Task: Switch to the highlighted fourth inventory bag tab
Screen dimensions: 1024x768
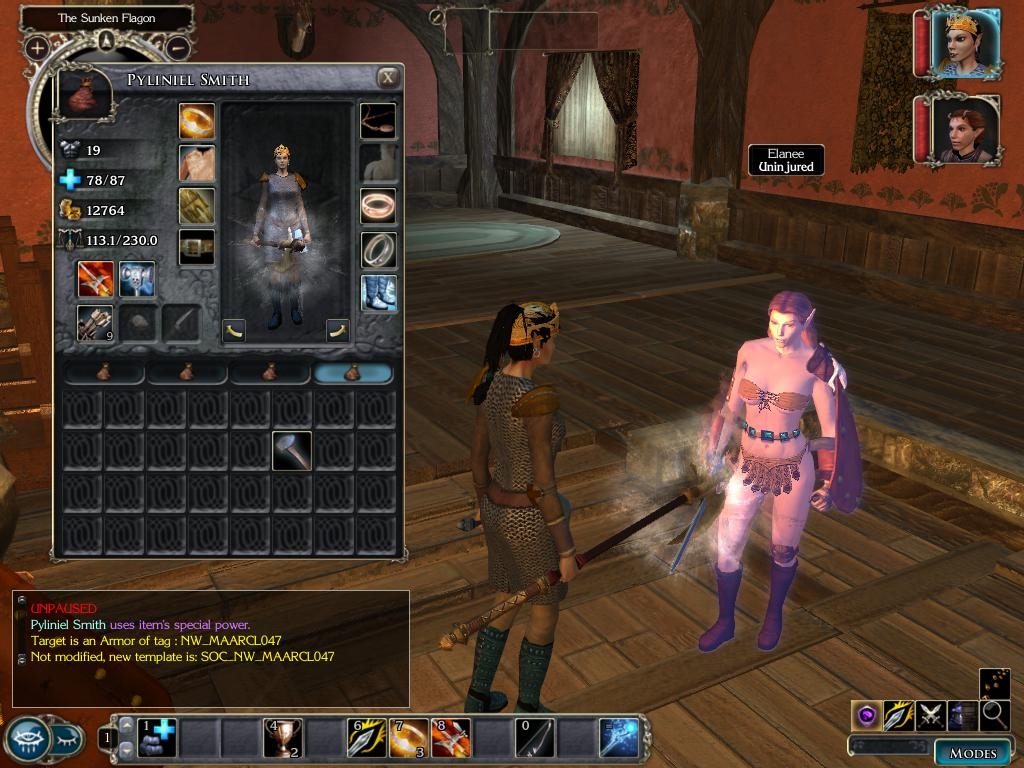Action: (x=353, y=373)
